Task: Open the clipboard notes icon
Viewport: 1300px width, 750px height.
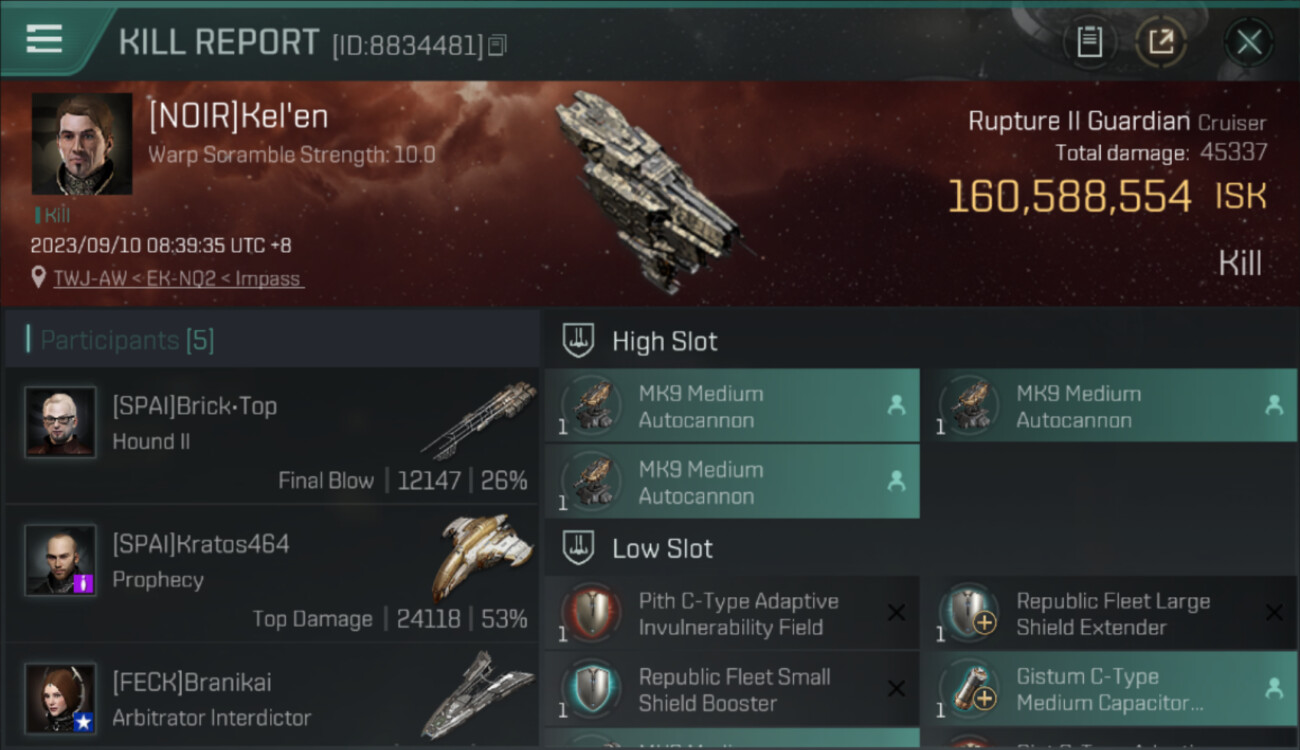Action: click(1089, 42)
